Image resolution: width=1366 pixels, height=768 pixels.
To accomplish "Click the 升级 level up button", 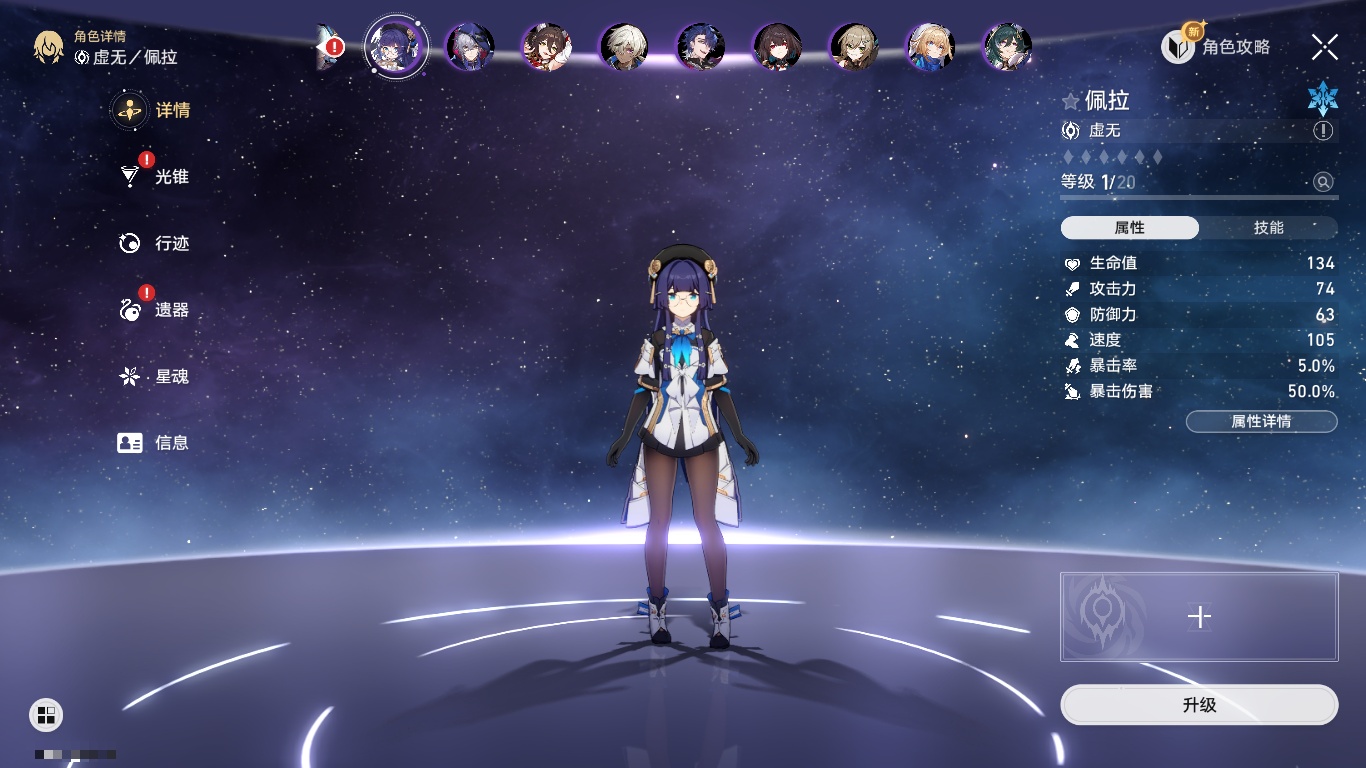I will point(1198,705).
